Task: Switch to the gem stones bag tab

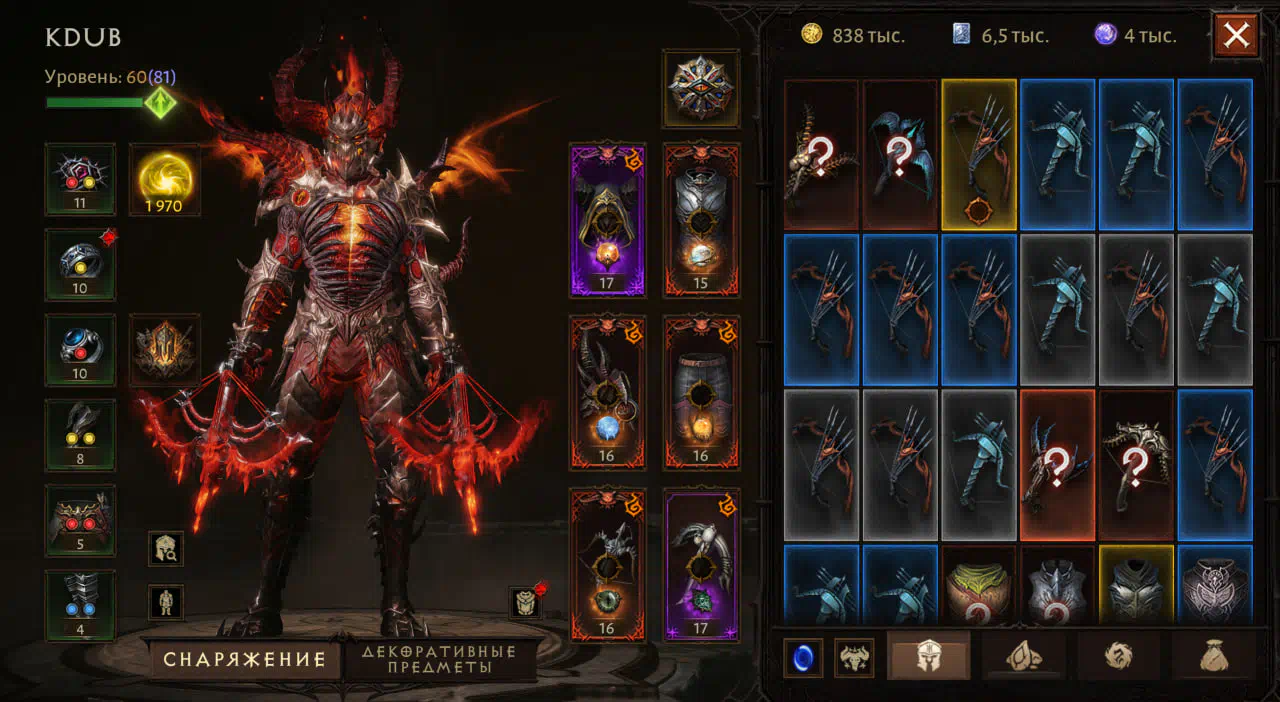Action: point(1024,657)
